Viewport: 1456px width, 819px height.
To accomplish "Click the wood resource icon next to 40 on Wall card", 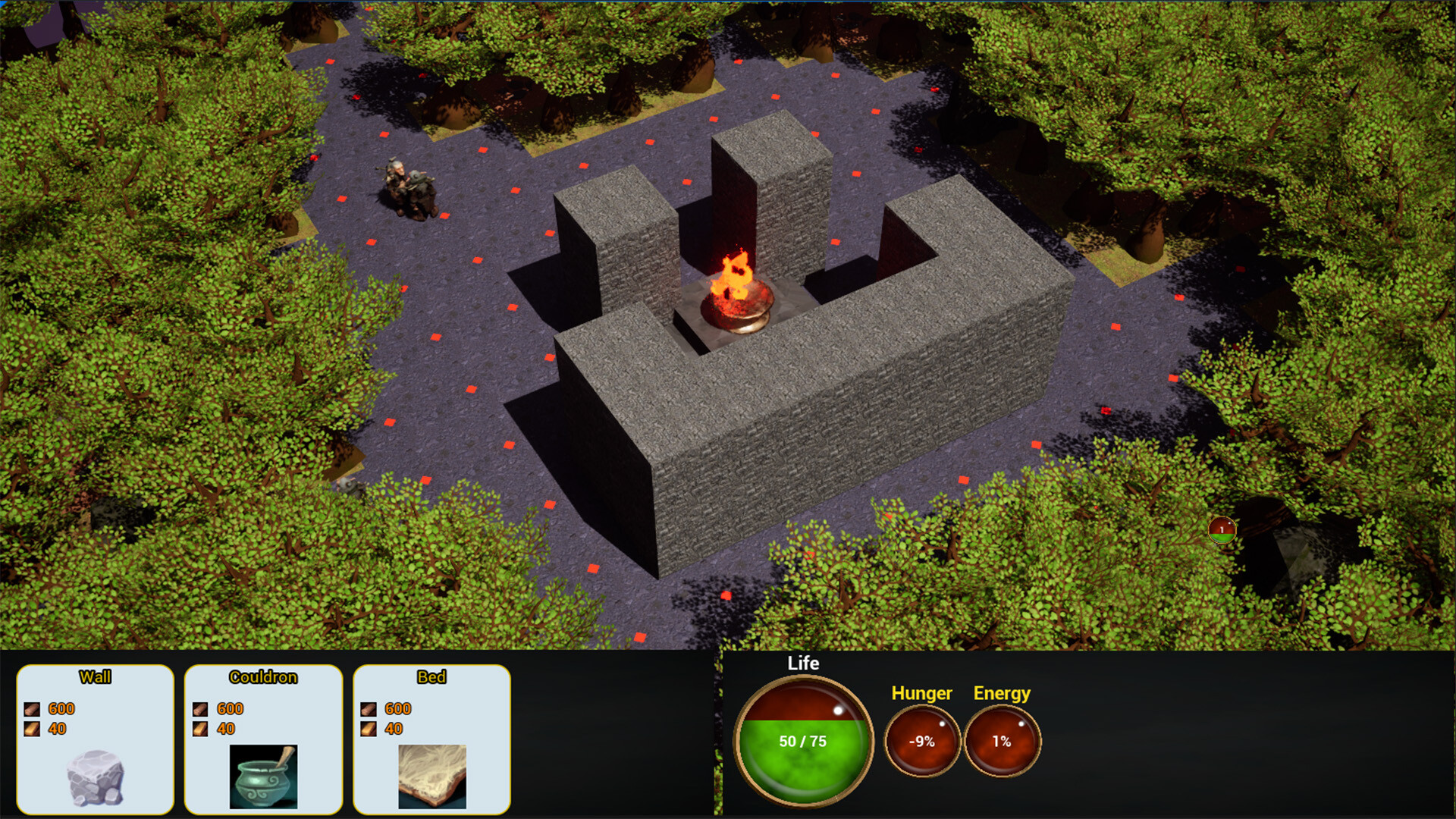I will tap(32, 728).
